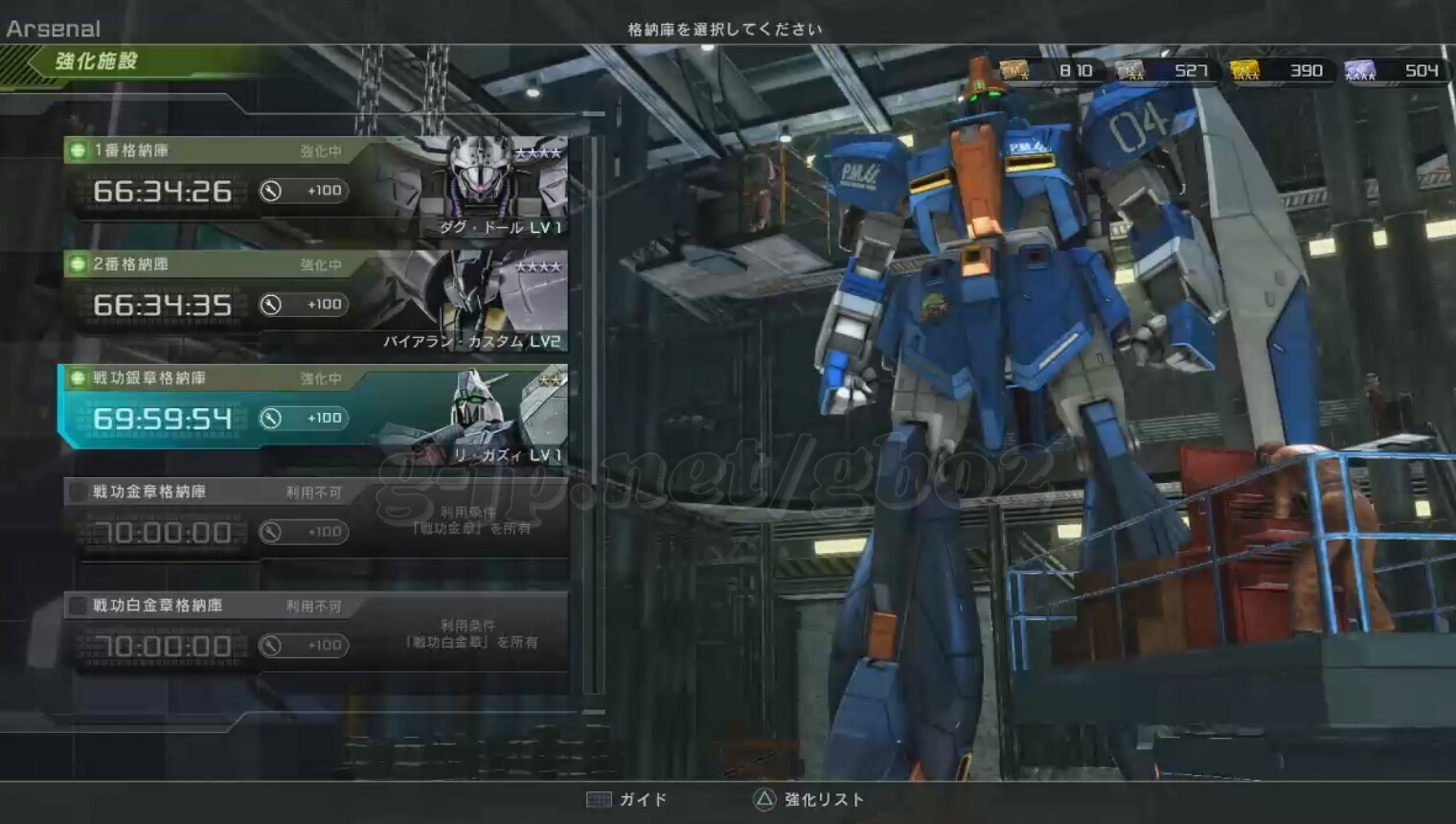Image resolution: width=1456 pixels, height=824 pixels.
Task: Select the locked 戦功金章格納庫 hangar
Action: [x=192, y=492]
